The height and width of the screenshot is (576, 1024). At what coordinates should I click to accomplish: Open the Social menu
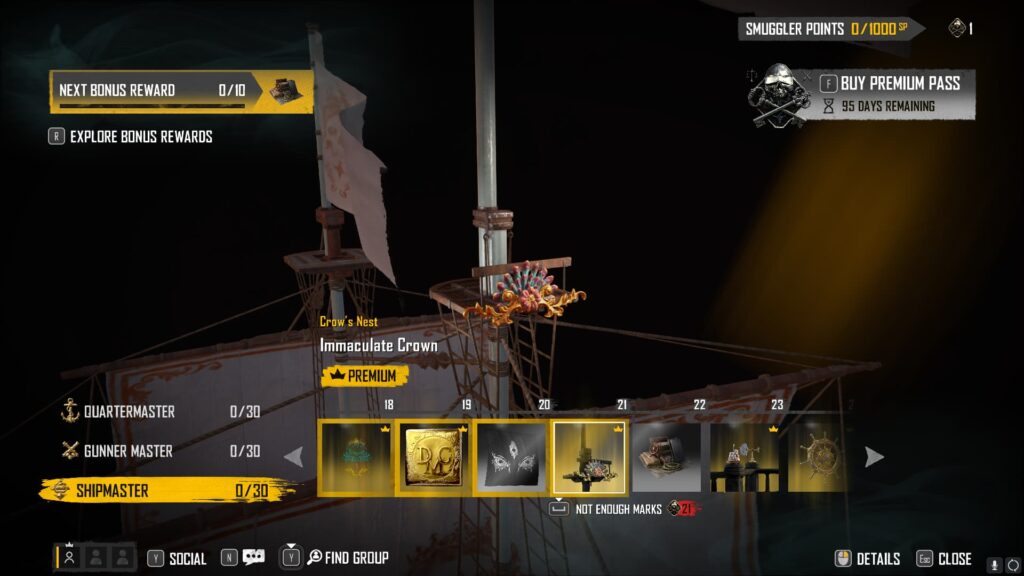coord(177,559)
